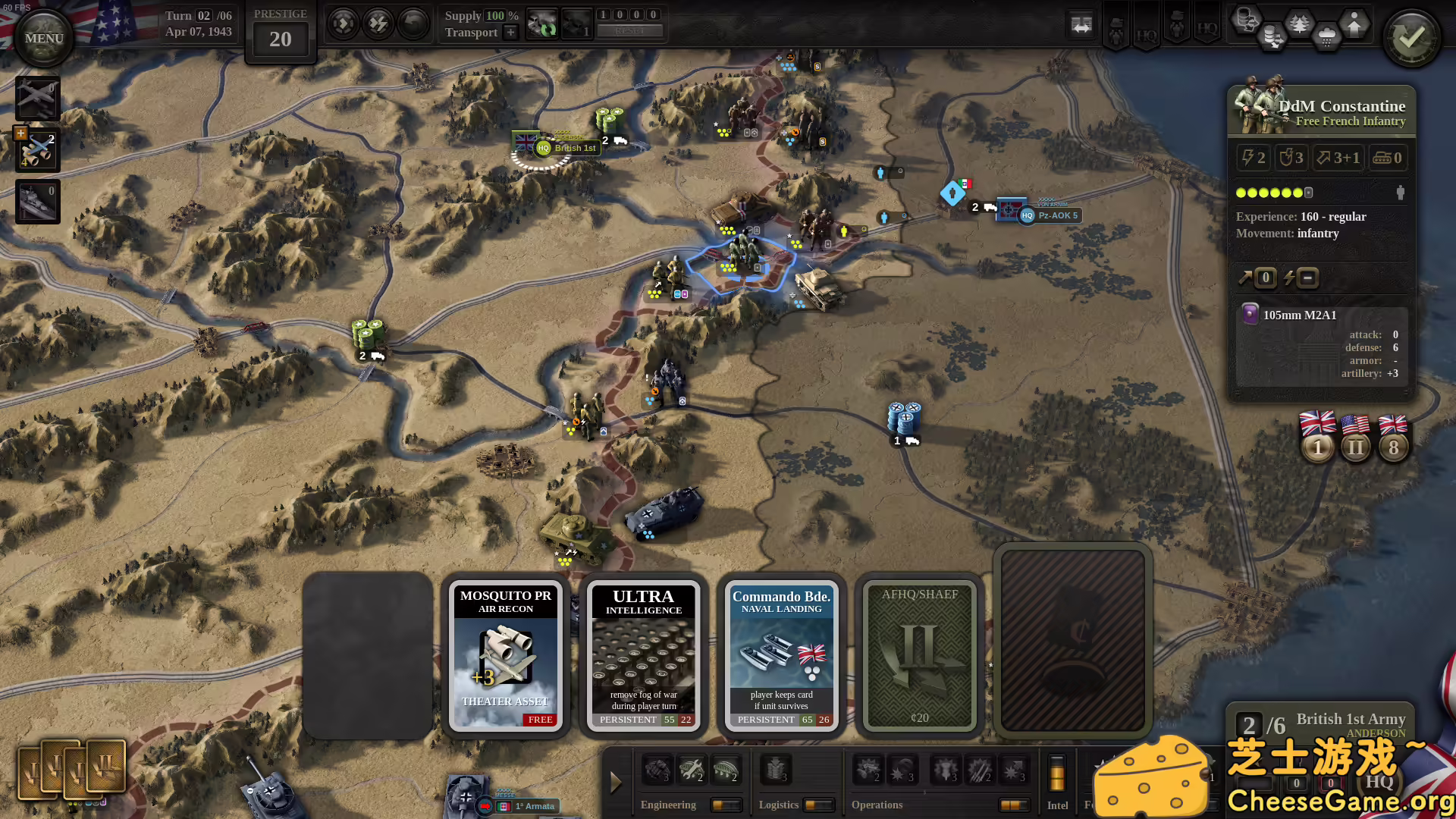
Task: Choose the British 8th Army badge
Action: click(x=1393, y=438)
